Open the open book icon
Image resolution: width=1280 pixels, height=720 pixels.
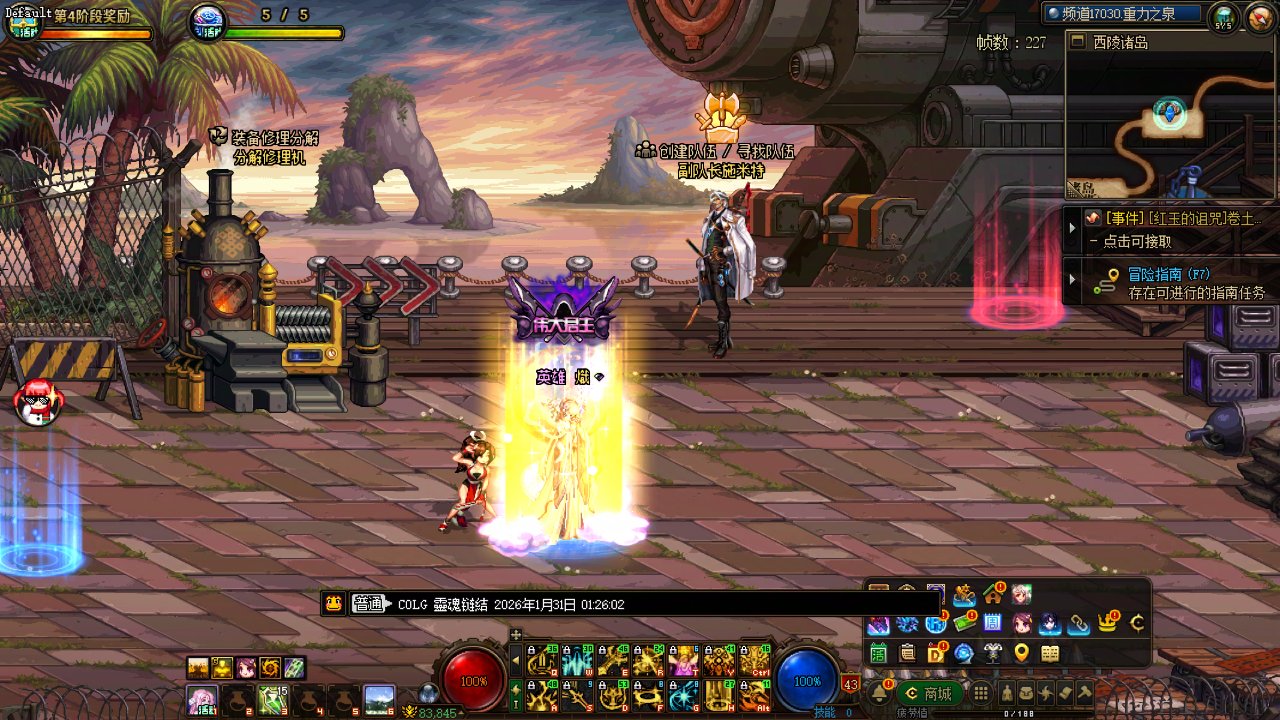tap(1050, 653)
